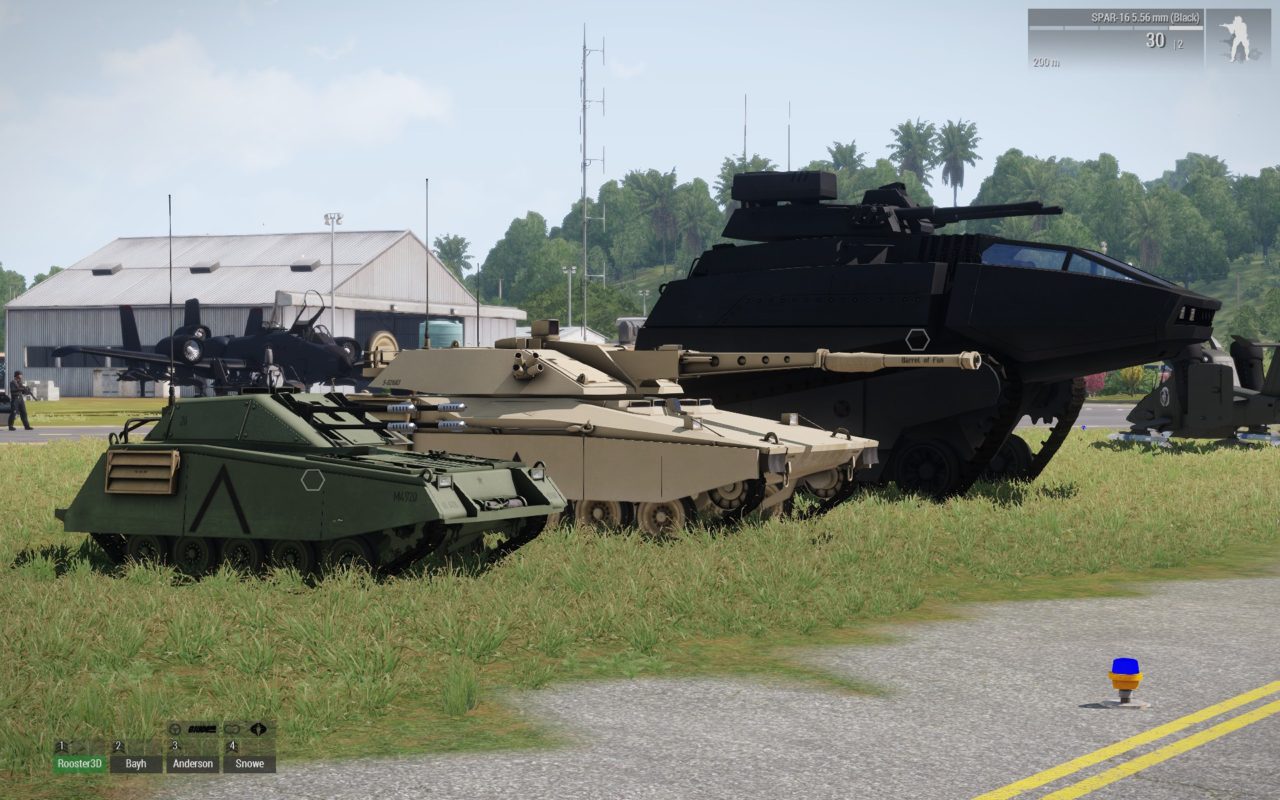Click the rank chevron icon above Rooster3D

pyautogui.click(x=62, y=747)
